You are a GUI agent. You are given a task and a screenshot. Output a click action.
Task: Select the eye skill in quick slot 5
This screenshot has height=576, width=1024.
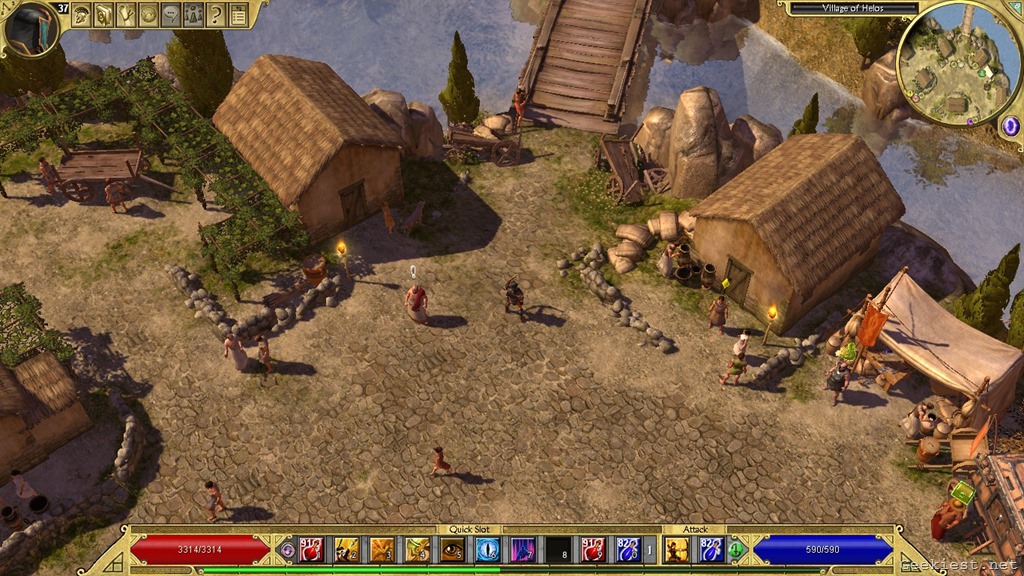452,549
